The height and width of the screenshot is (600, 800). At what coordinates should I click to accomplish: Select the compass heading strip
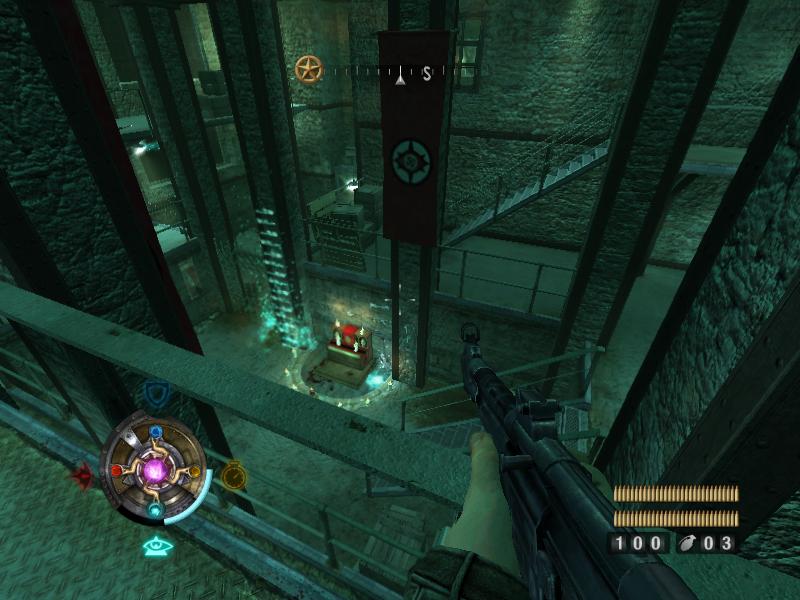400,72
